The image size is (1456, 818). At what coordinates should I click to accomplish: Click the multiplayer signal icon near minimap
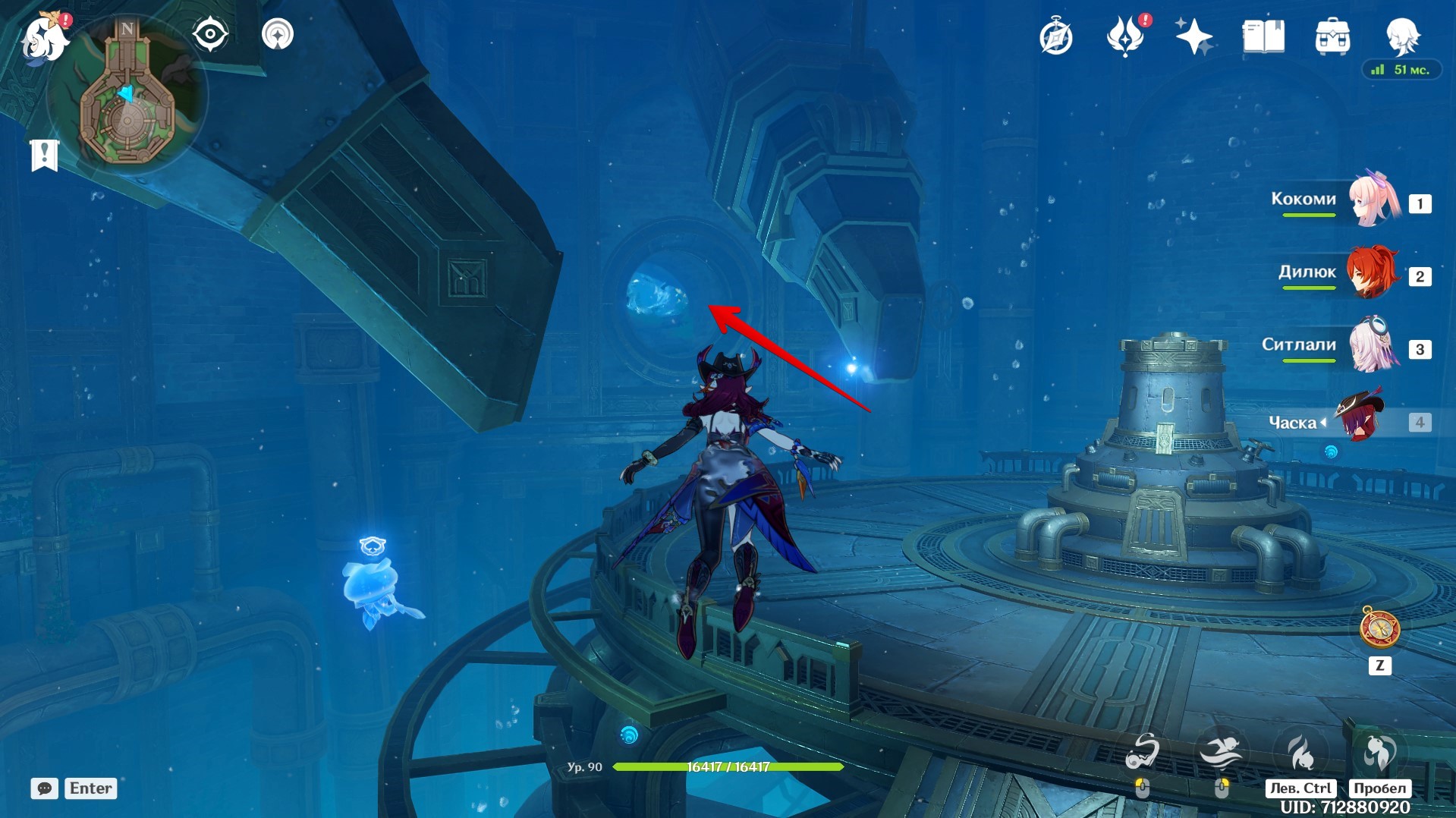tap(277, 34)
